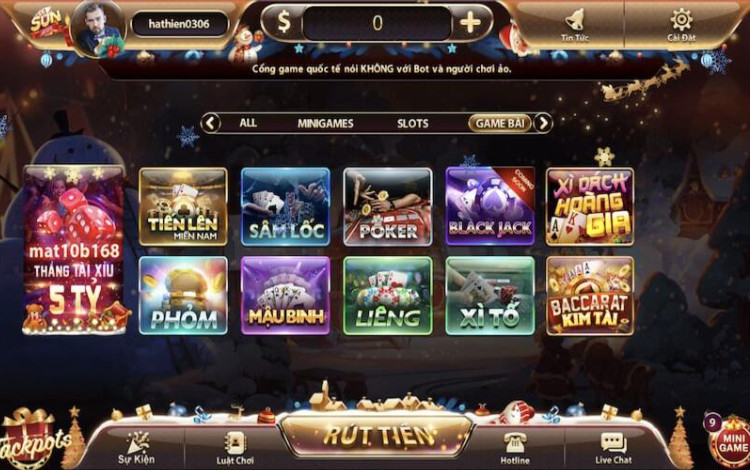Viewport: 751px width, 470px height.
Task: Open the Black Jack game tile
Action: click(x=490, y=207)
